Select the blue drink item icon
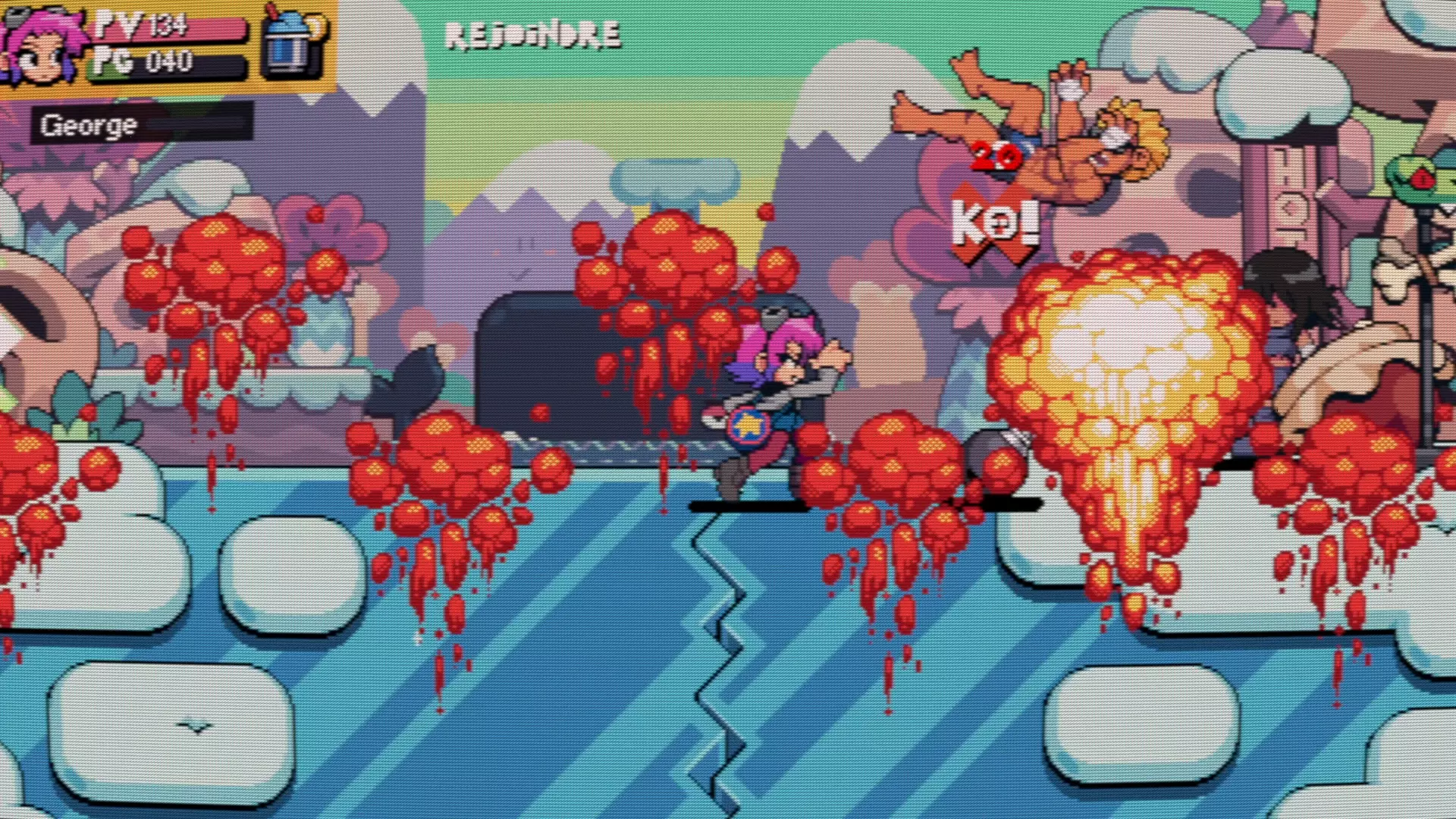 [291, 43]
